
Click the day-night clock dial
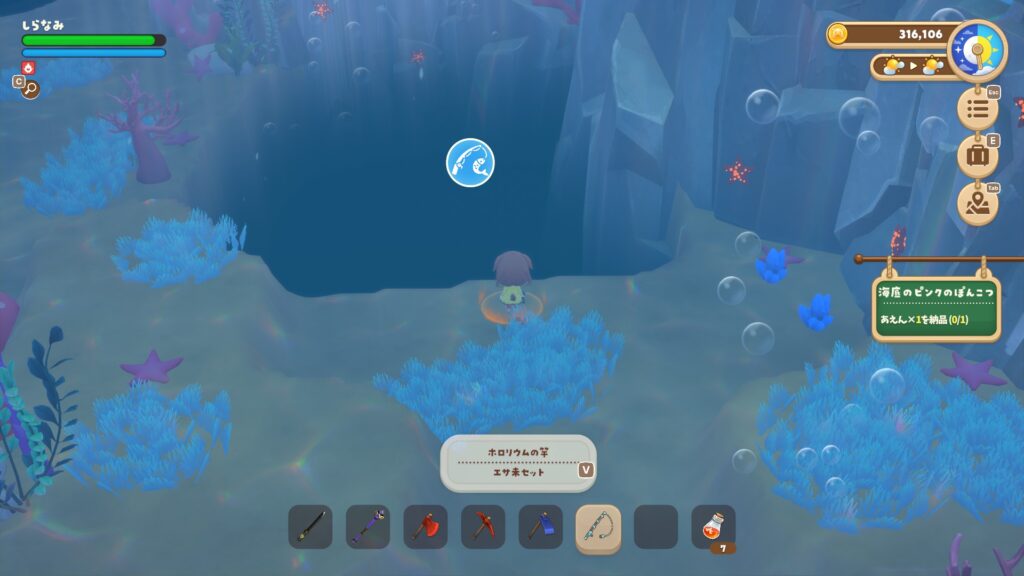976,48
